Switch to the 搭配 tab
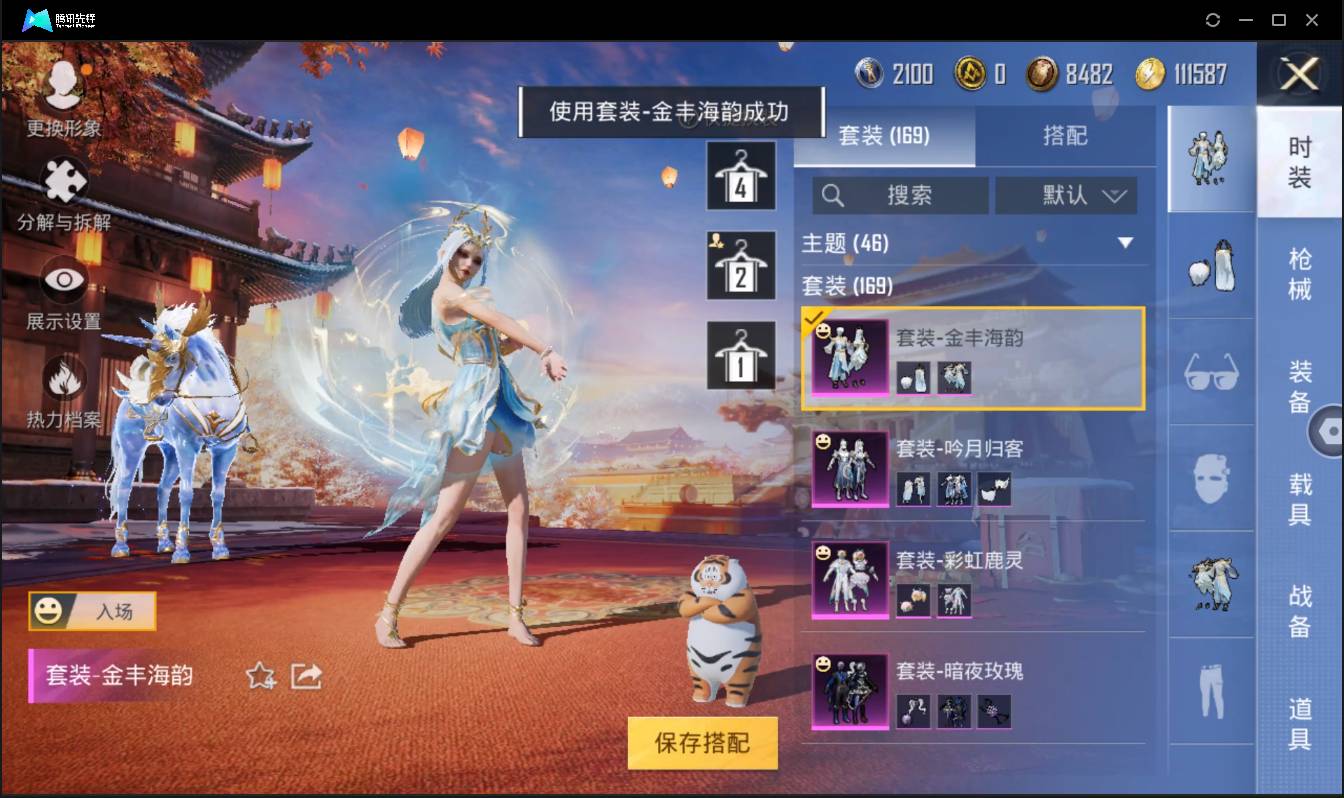1344x798 pixels. (1066, 136)
